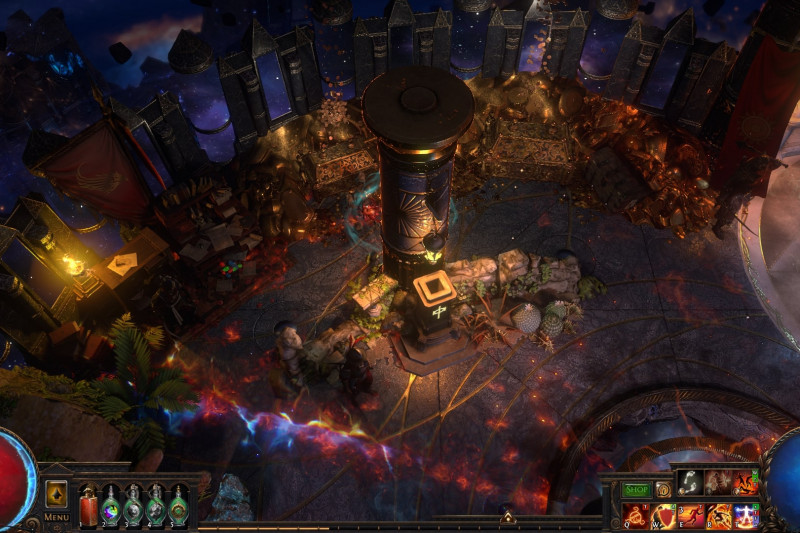Click the small triangle marker on bottom bar
The width and height of the screenshot is (800, 533).
point(507,517)
